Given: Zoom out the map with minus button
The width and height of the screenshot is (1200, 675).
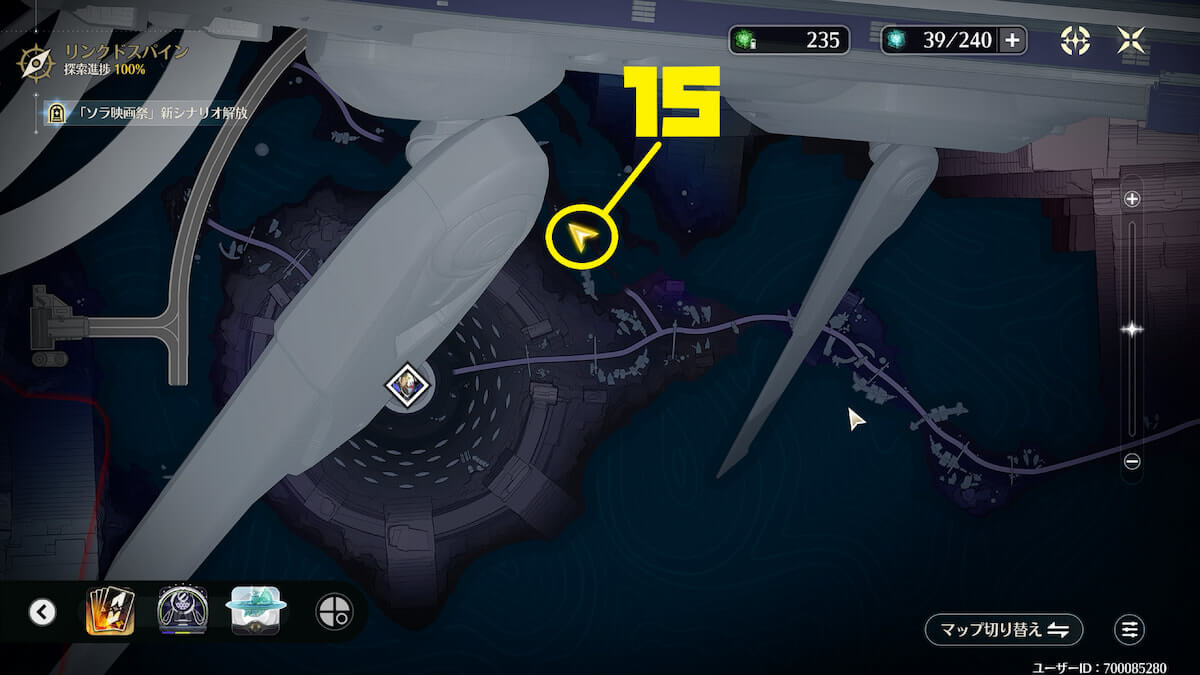Looking at the screenshot, I should [1132, 461].
